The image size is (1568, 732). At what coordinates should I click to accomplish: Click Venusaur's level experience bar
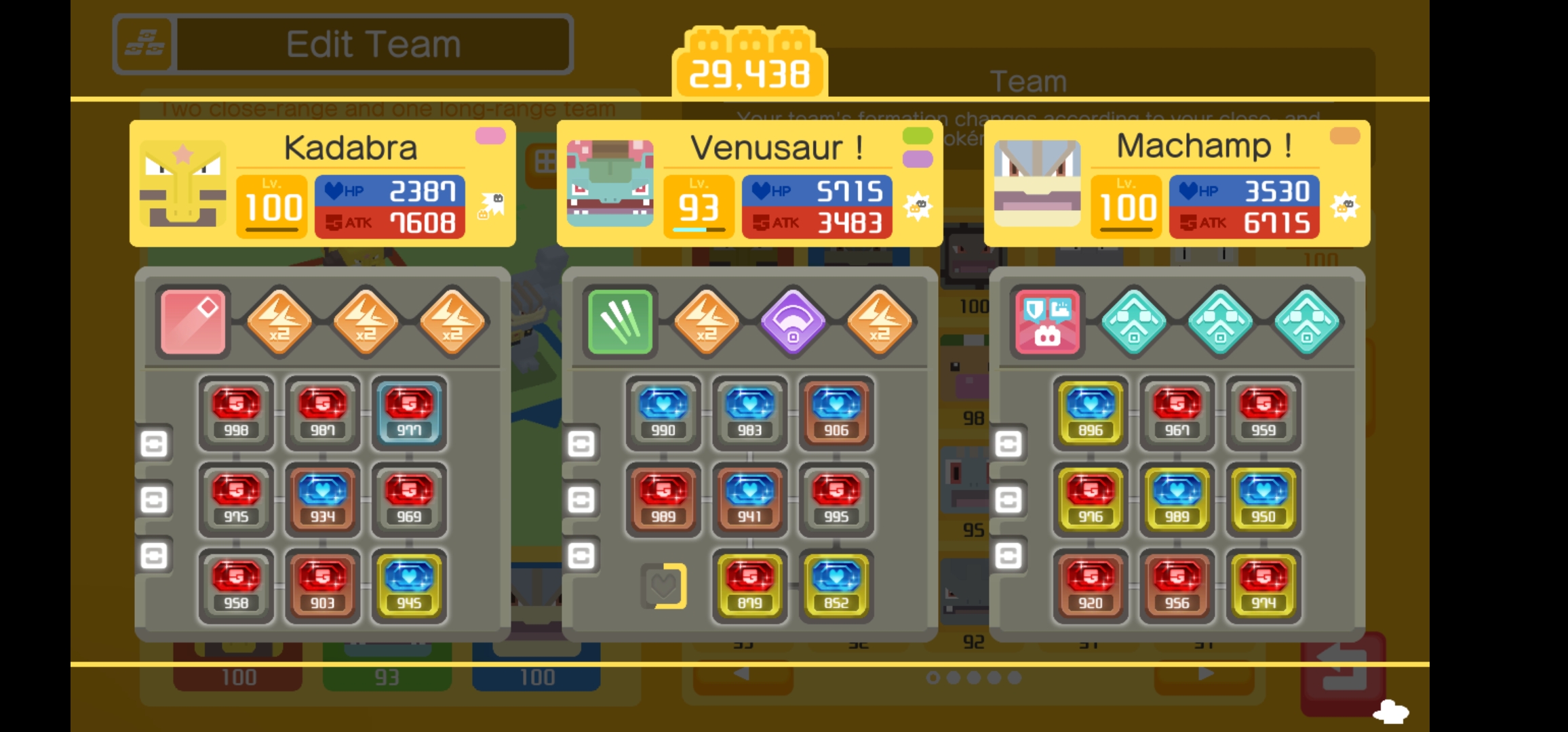[x=698, y=230]
